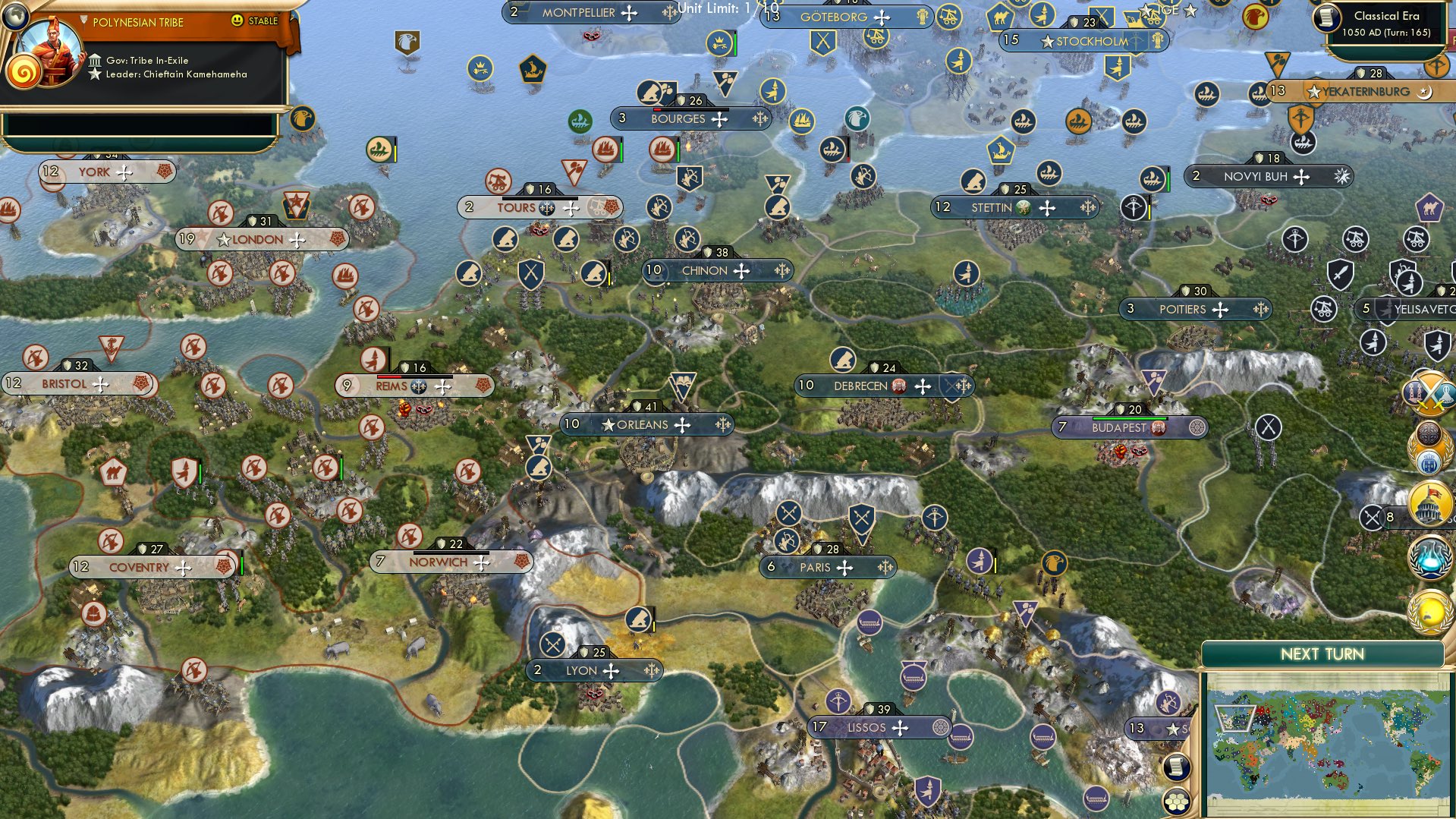Viewport: 1456px width, 819px height.
Task: Toggle the crescent religion icon on Yekaterinburg's banner
Action: 1426,93
